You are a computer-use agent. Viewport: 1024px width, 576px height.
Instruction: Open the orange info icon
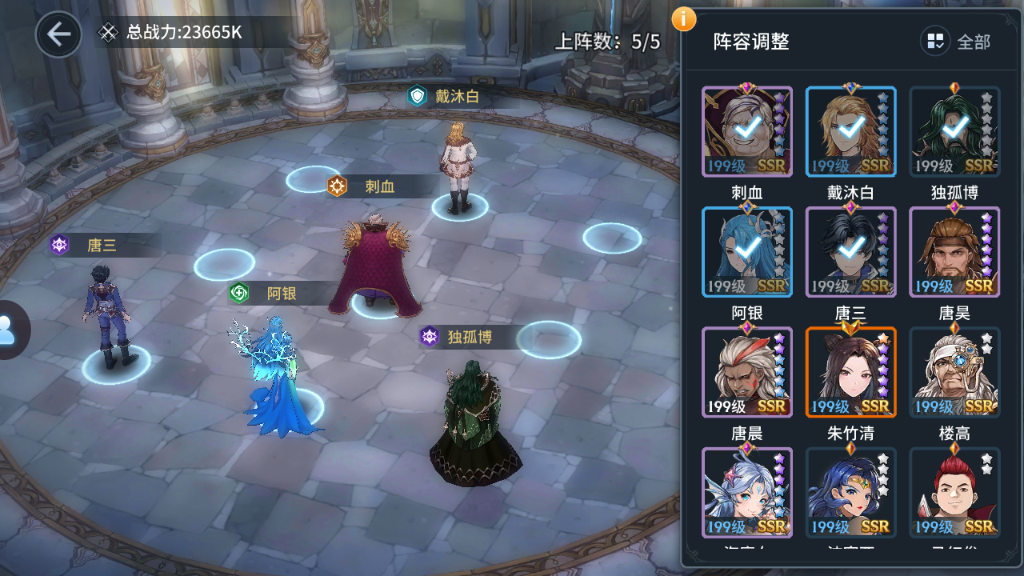[684, 18]
